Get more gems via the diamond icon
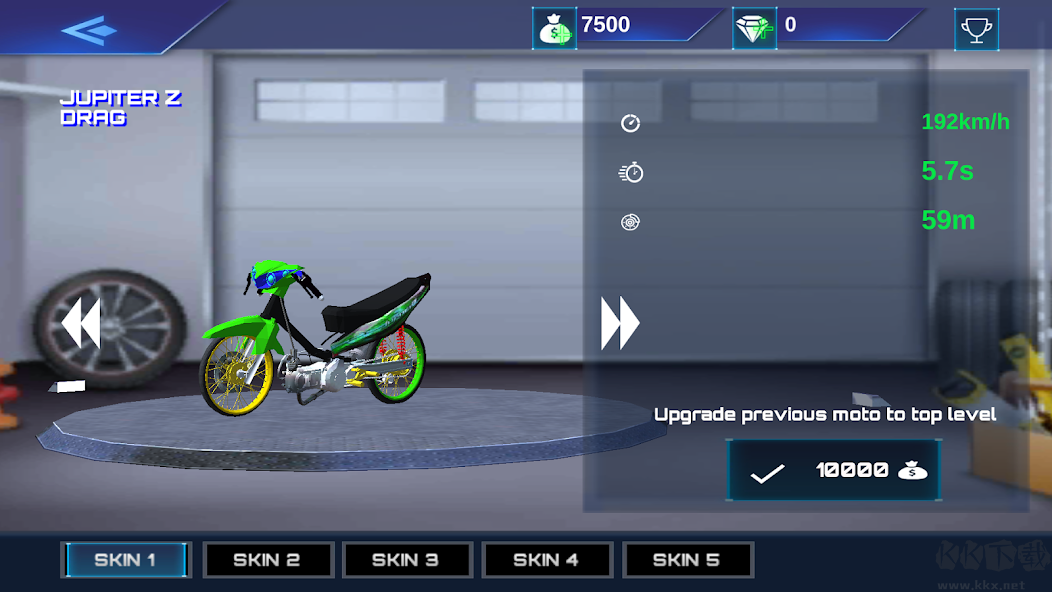This screenshot has height=592, width=1052. pyautogui.click(x=755, y=28)
